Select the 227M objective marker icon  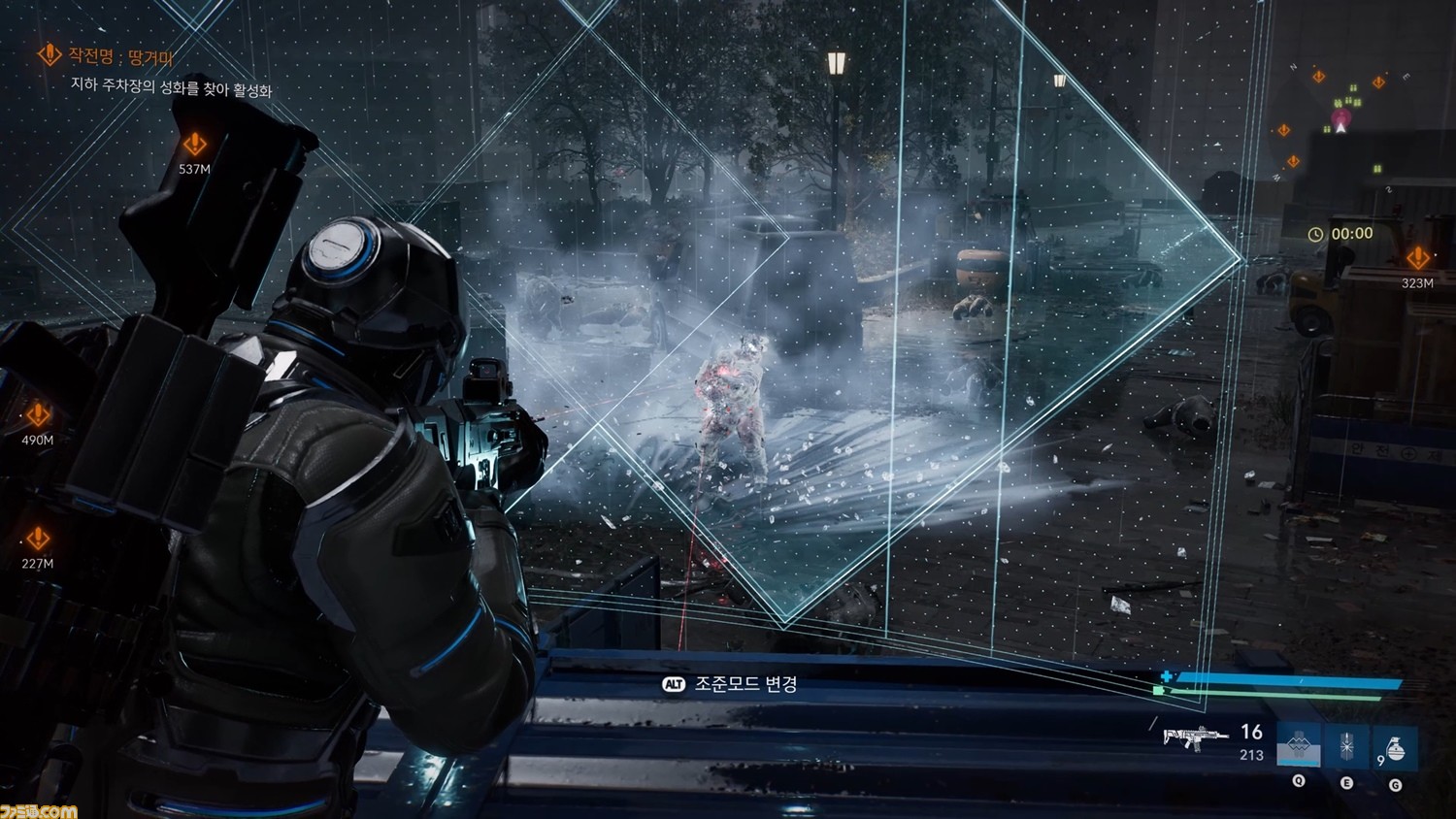pyautogui.click(x=37, y=535)
